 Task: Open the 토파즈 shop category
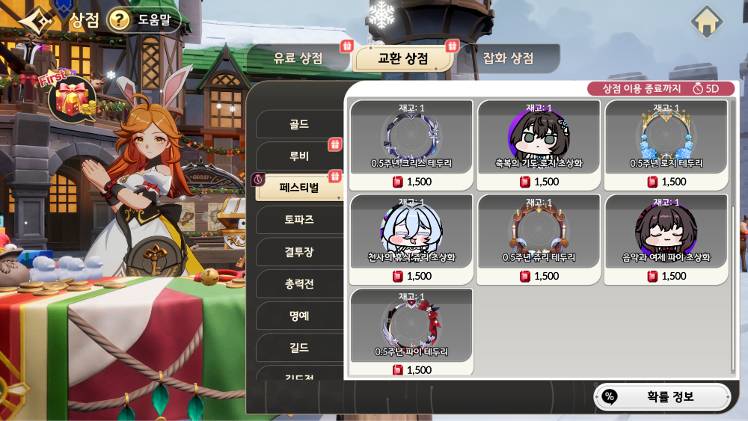coord(298,220)
